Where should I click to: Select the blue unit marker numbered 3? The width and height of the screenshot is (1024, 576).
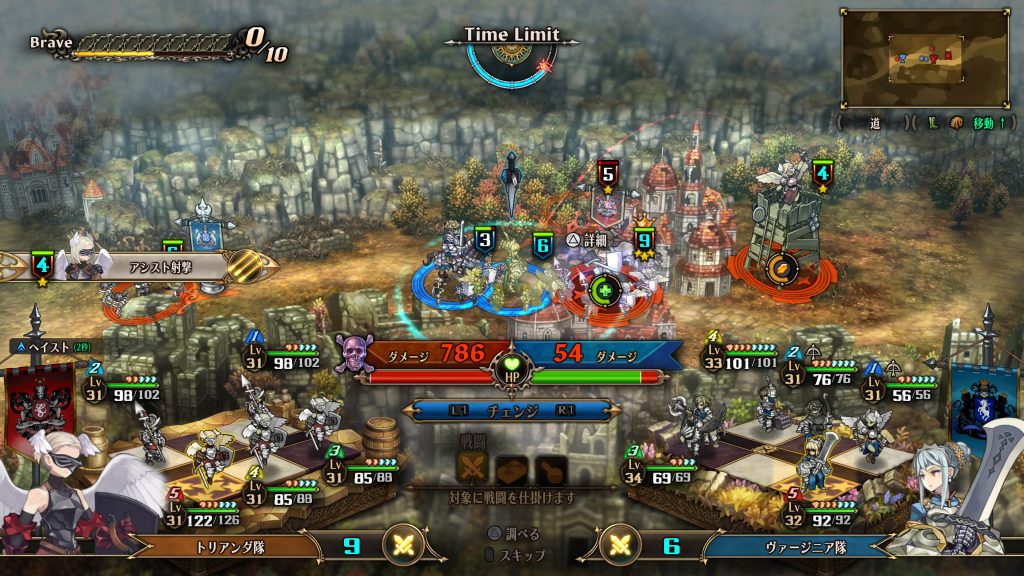tap(485, 240)
